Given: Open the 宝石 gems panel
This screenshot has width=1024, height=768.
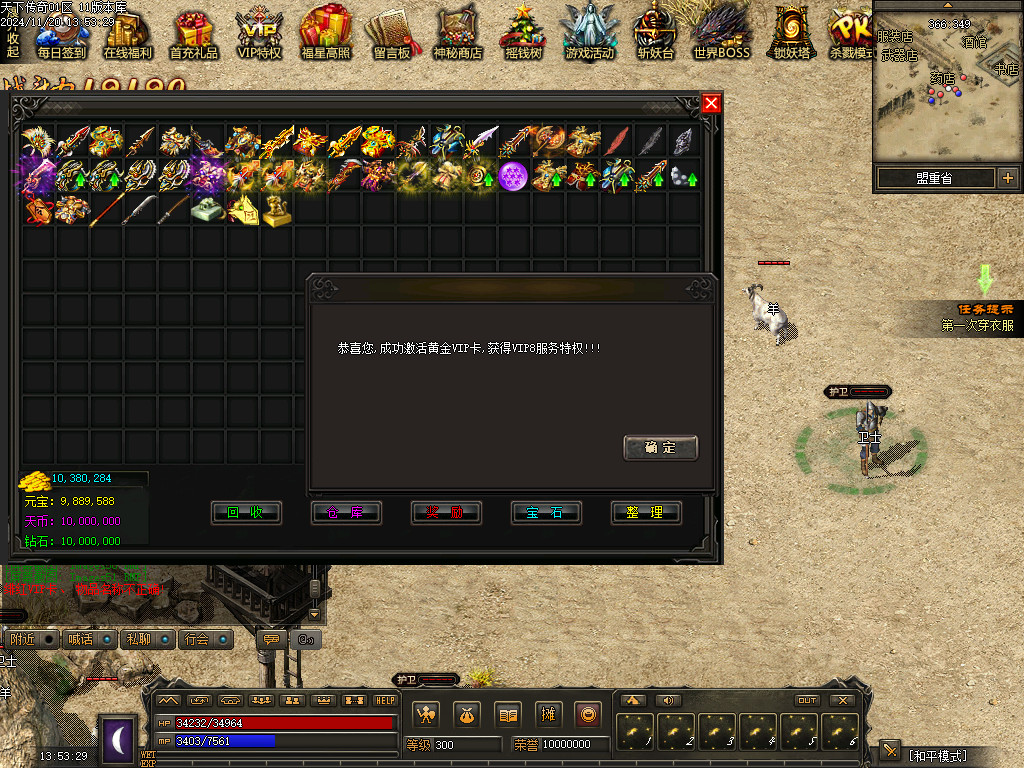Looking at the screenshot, I should click(546, 513).
